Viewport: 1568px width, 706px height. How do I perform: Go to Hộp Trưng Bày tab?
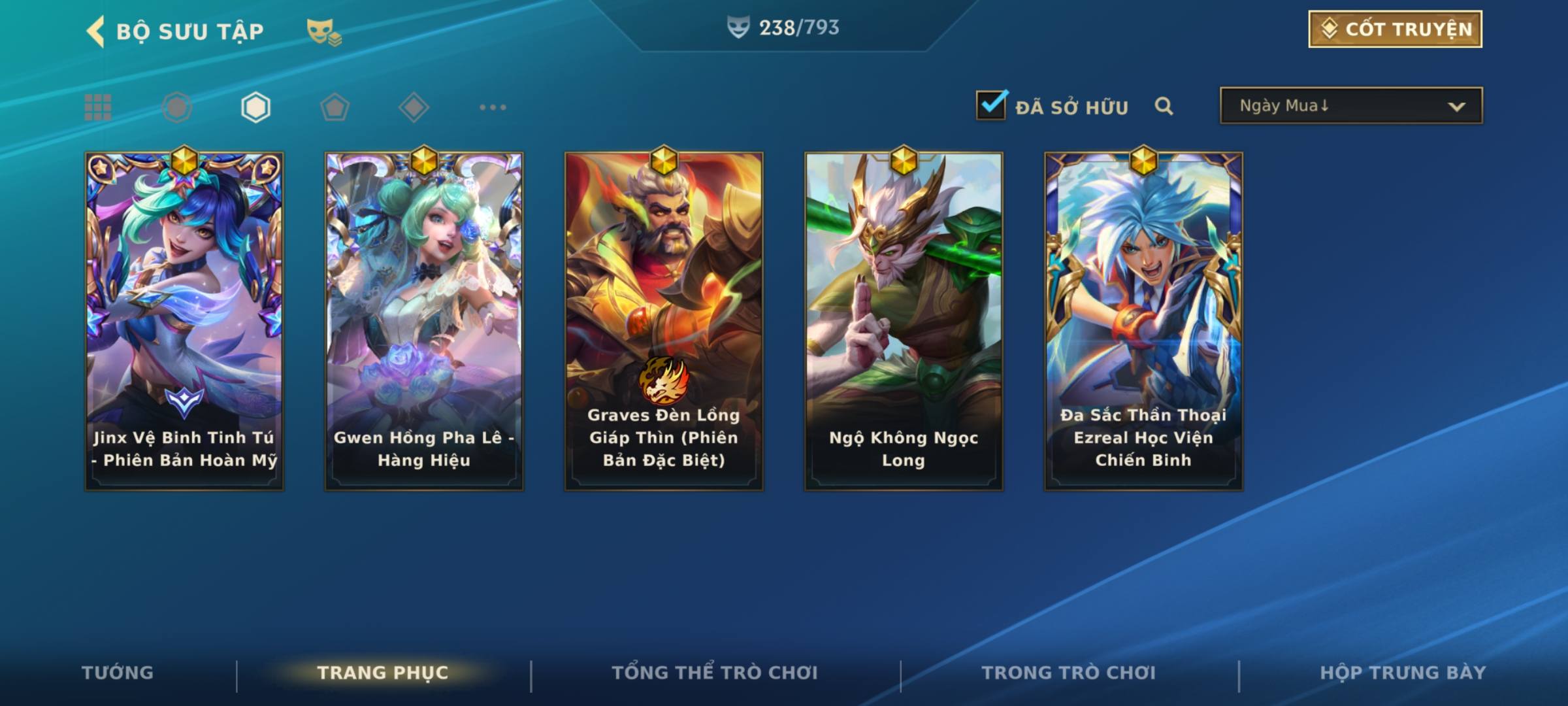(1403, 673)
